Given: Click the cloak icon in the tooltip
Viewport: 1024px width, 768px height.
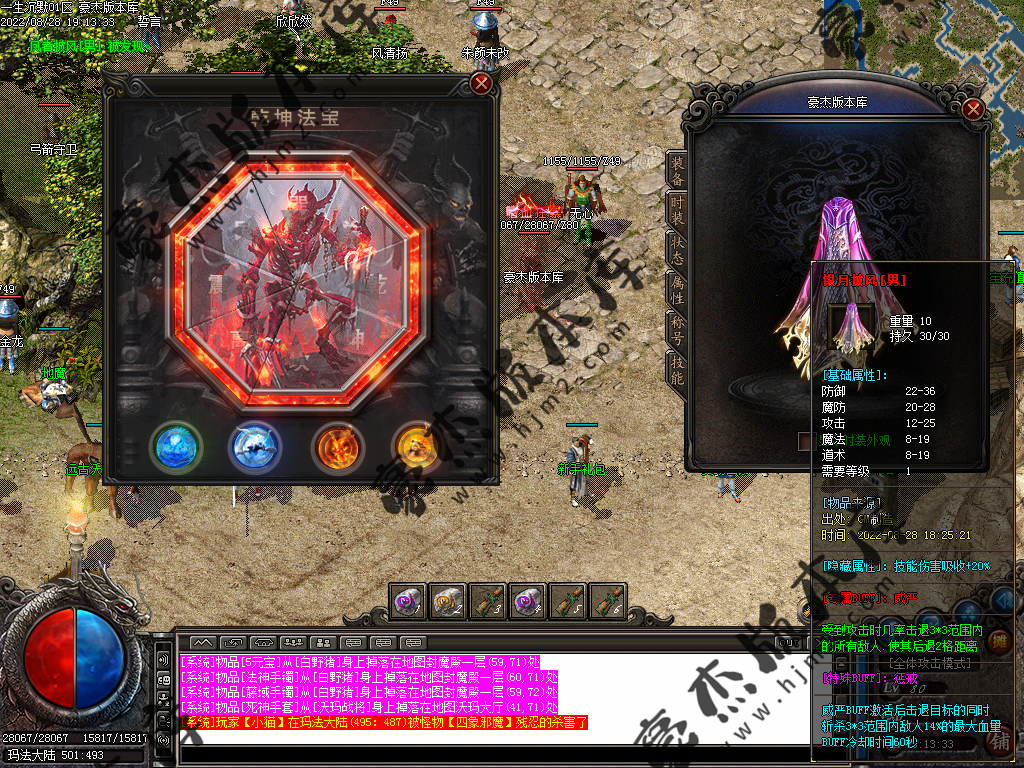Looking at the screenshot, I should pos(852,327).
